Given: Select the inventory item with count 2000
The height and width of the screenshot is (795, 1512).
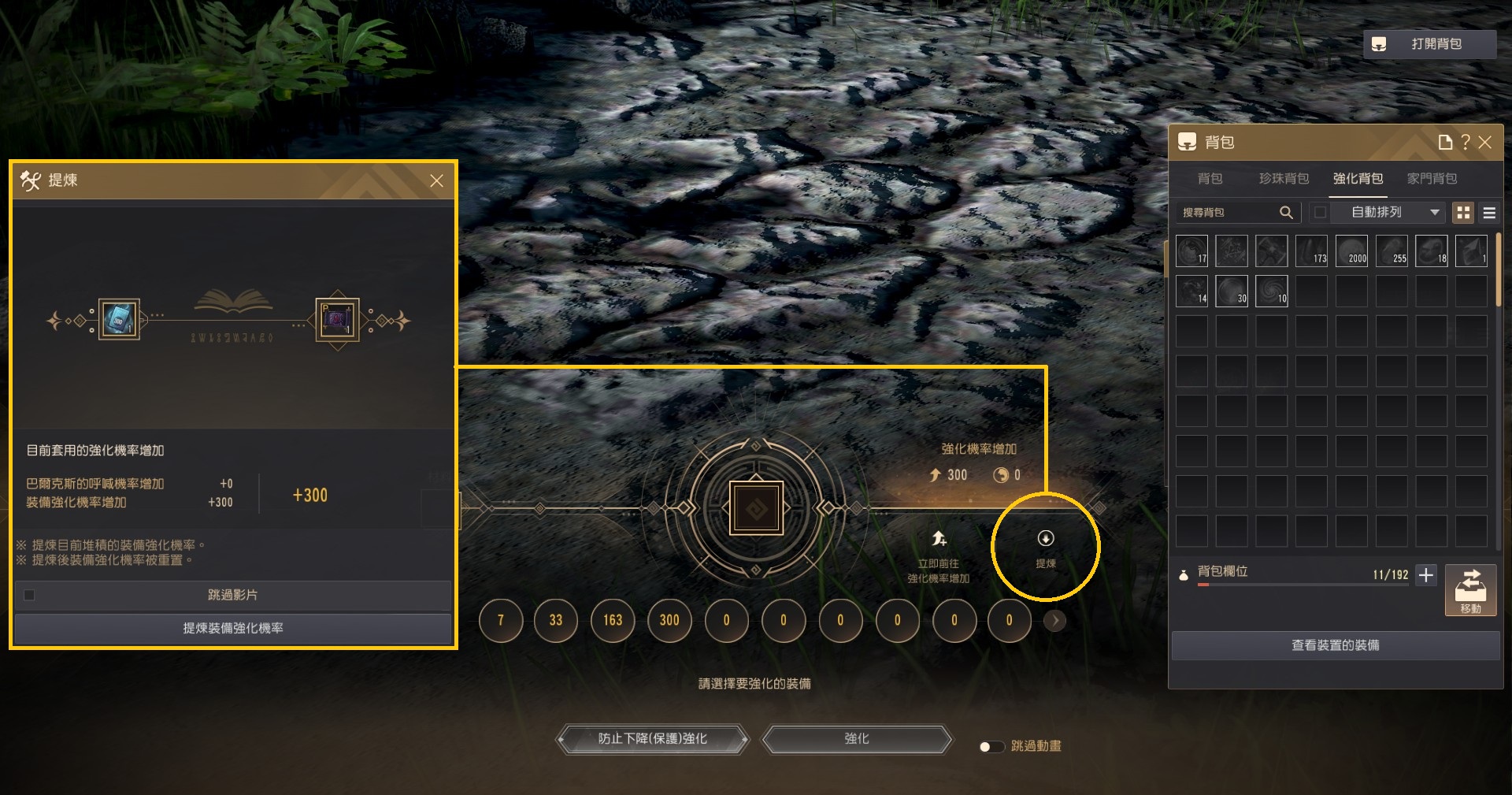Looking at the screenshot, I should (x=1351, y=251).
